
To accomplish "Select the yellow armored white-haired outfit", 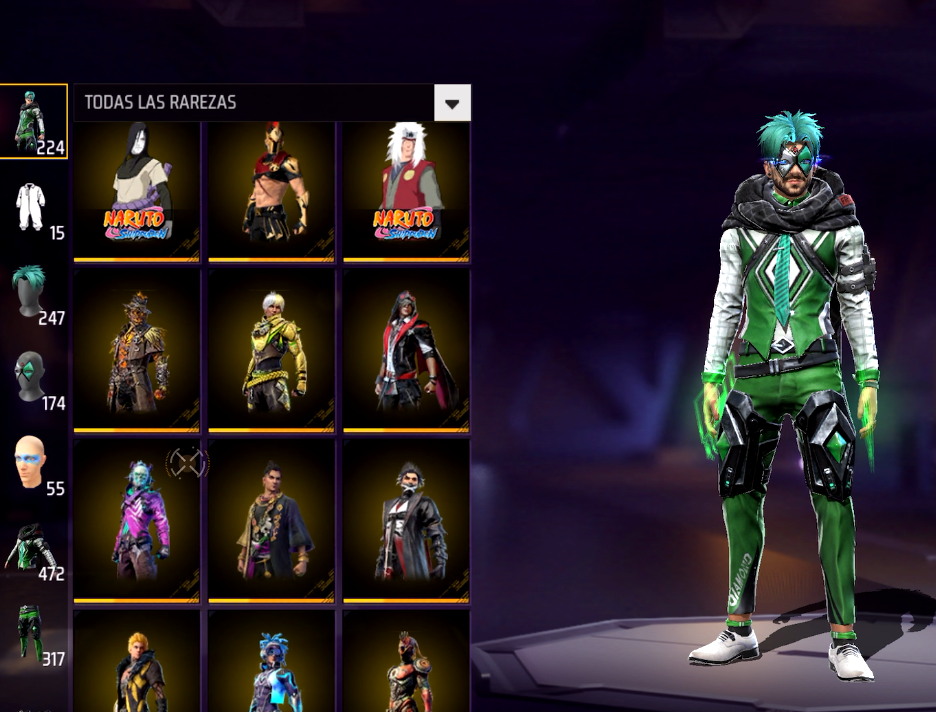I will 271,350.
